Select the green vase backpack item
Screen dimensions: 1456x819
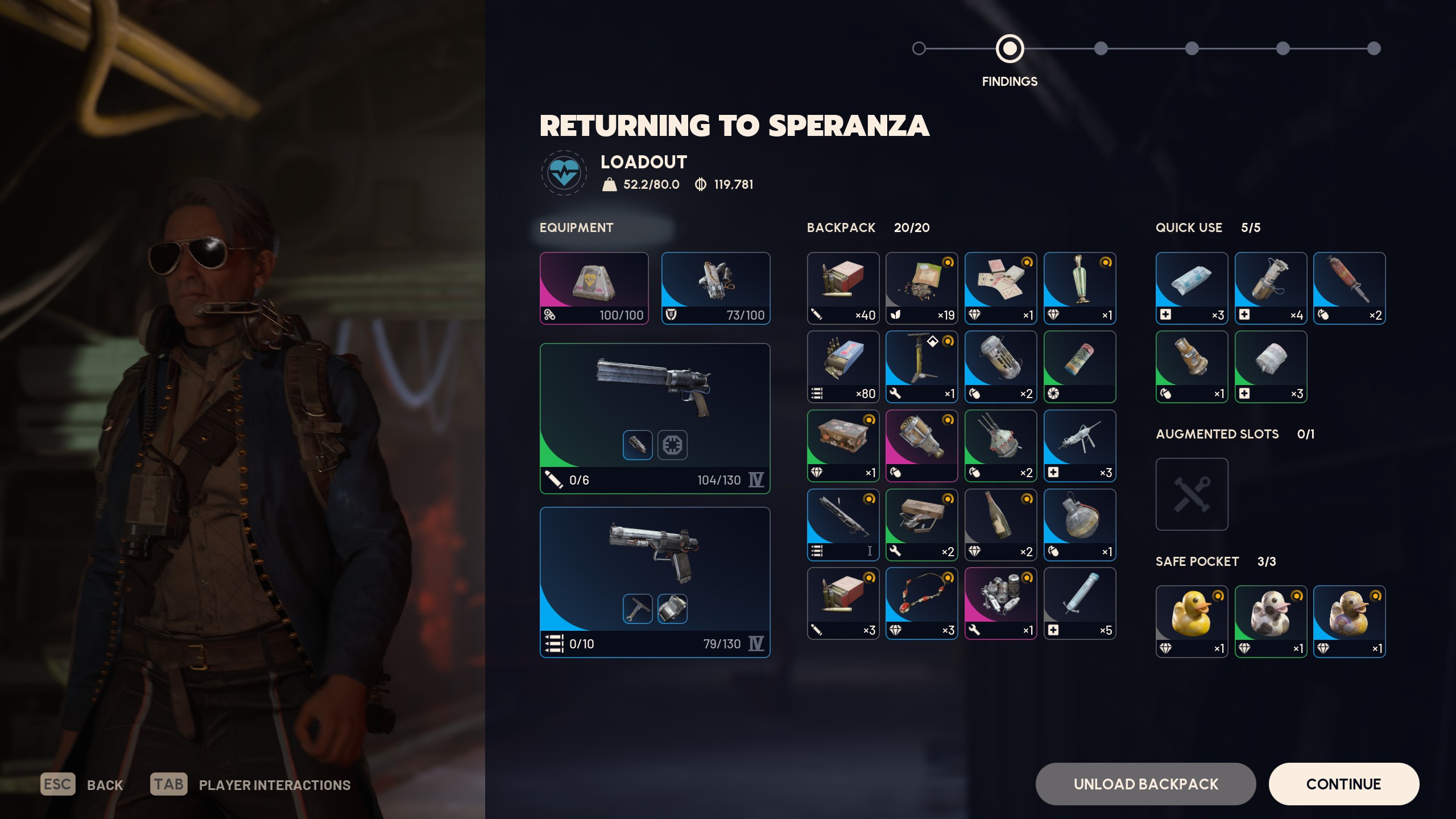(1079, 288)
